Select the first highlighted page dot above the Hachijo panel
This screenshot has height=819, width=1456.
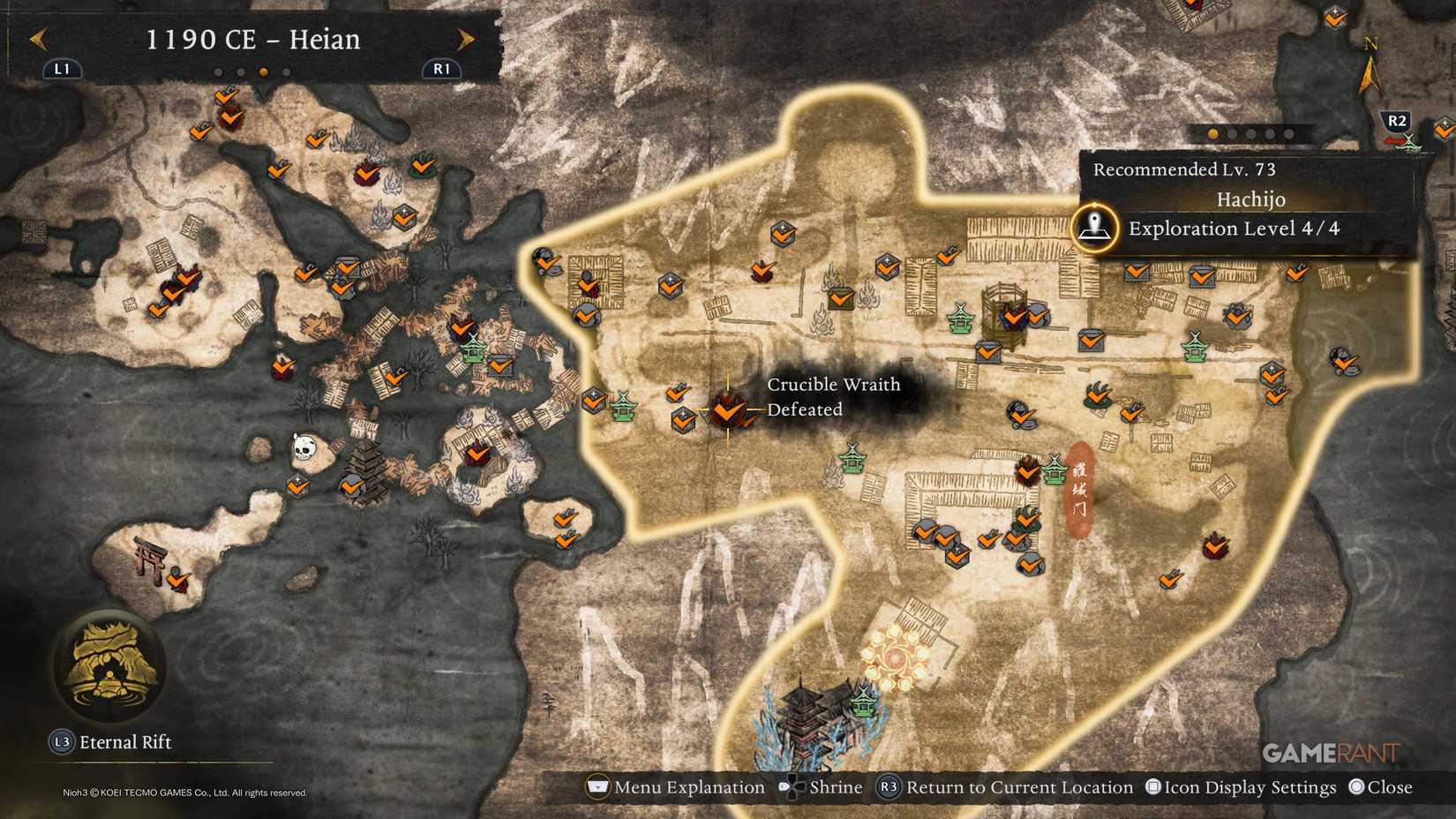tap(1211, 132)
